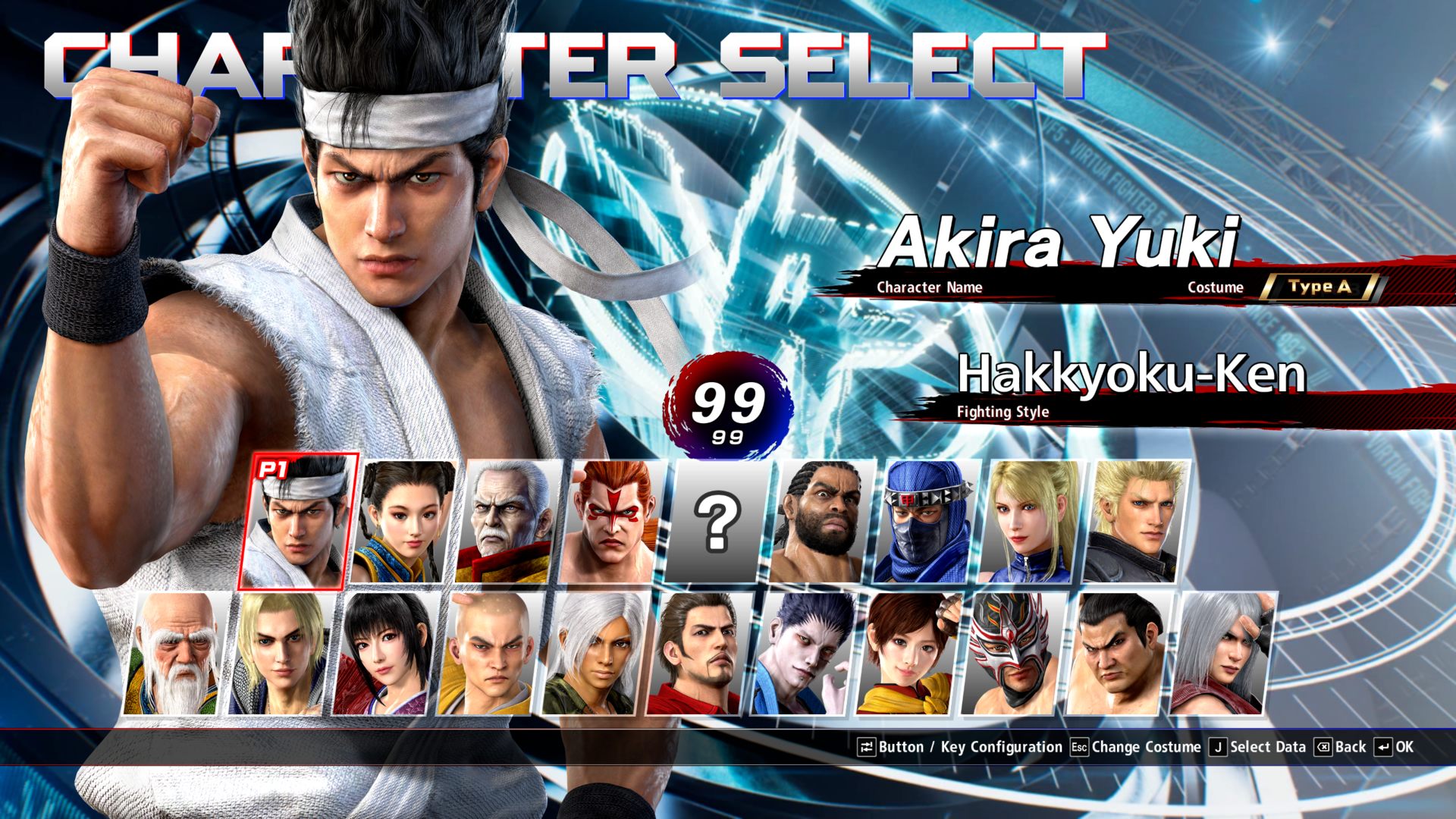Pick Shun Di, the white-bearded elder
This screenshot has width=1456, height=819.
point(176,654)
